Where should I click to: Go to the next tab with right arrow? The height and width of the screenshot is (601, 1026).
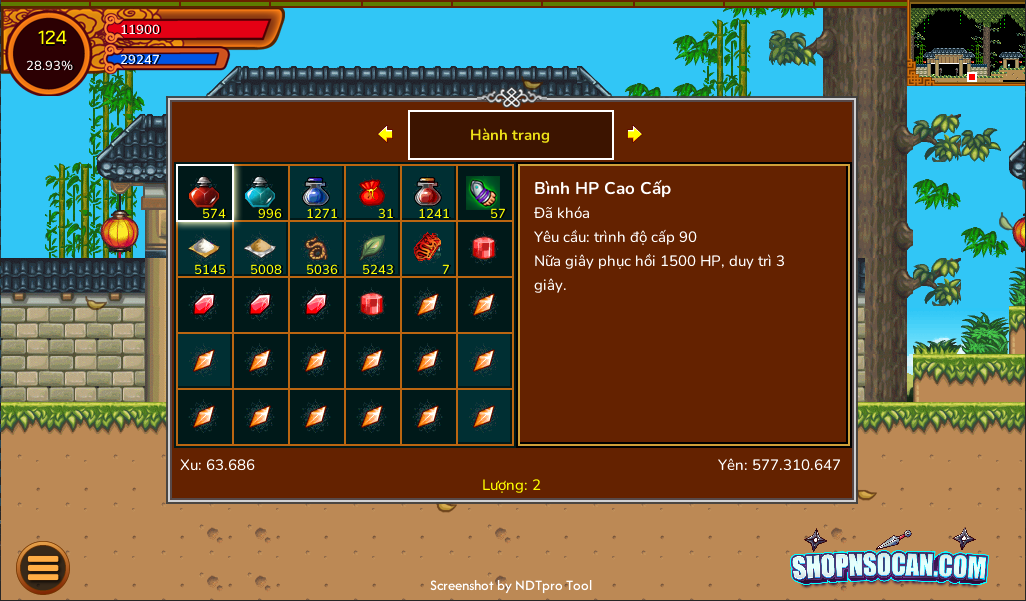coord(634,134)
